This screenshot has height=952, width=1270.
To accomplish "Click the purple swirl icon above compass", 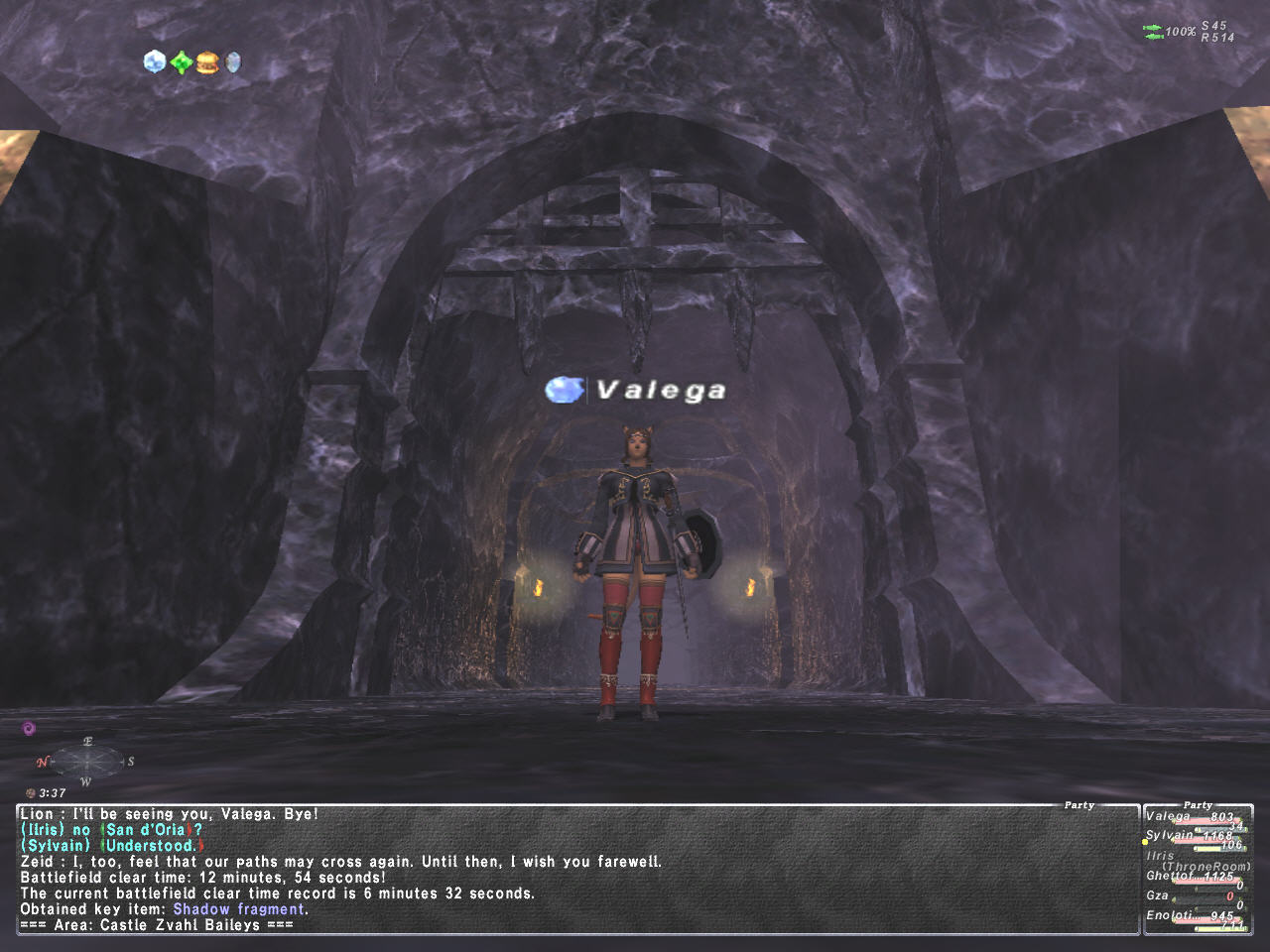I will tap(29, 728).
